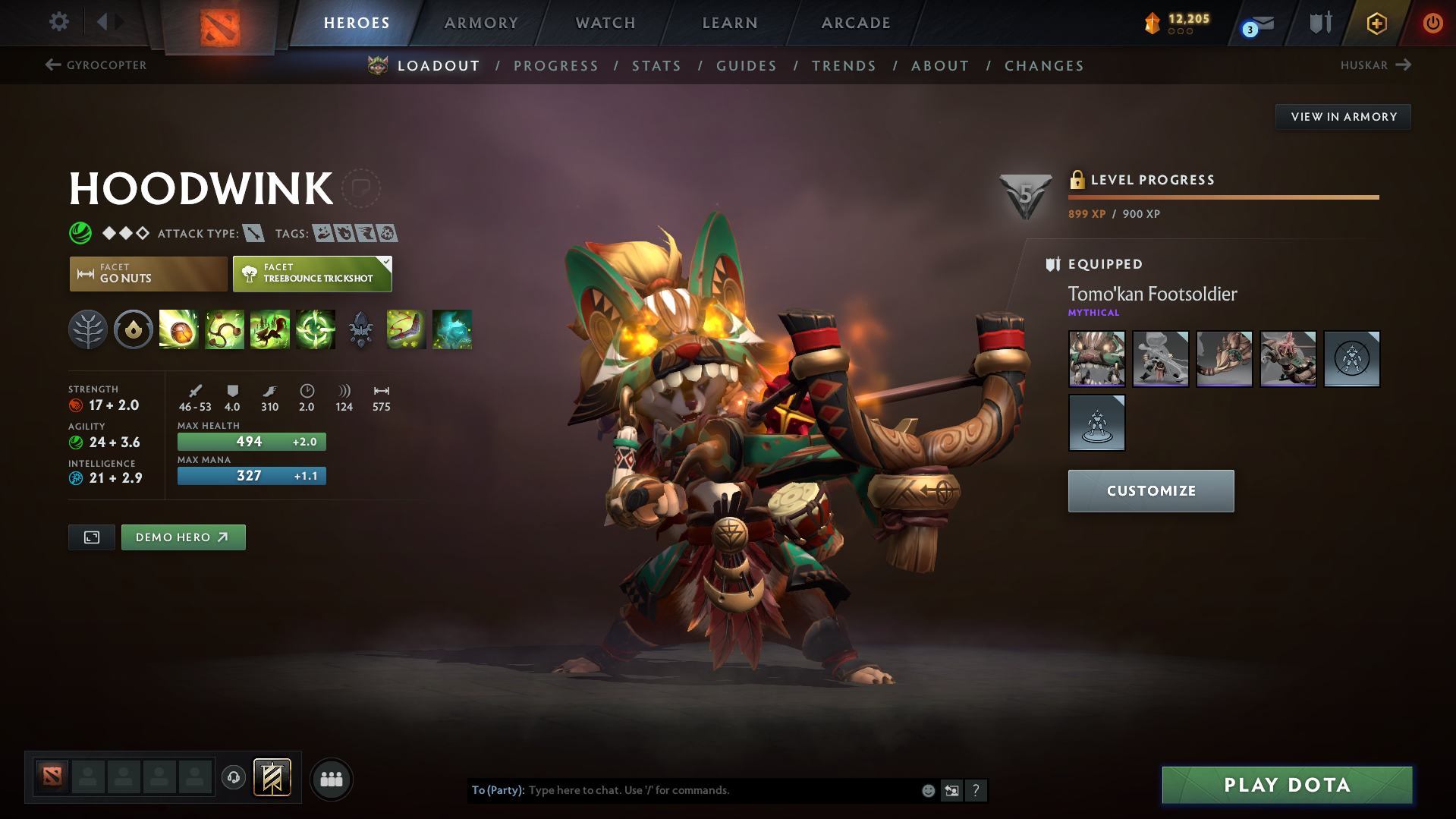Open the Changes section

tap(1044, 66)
